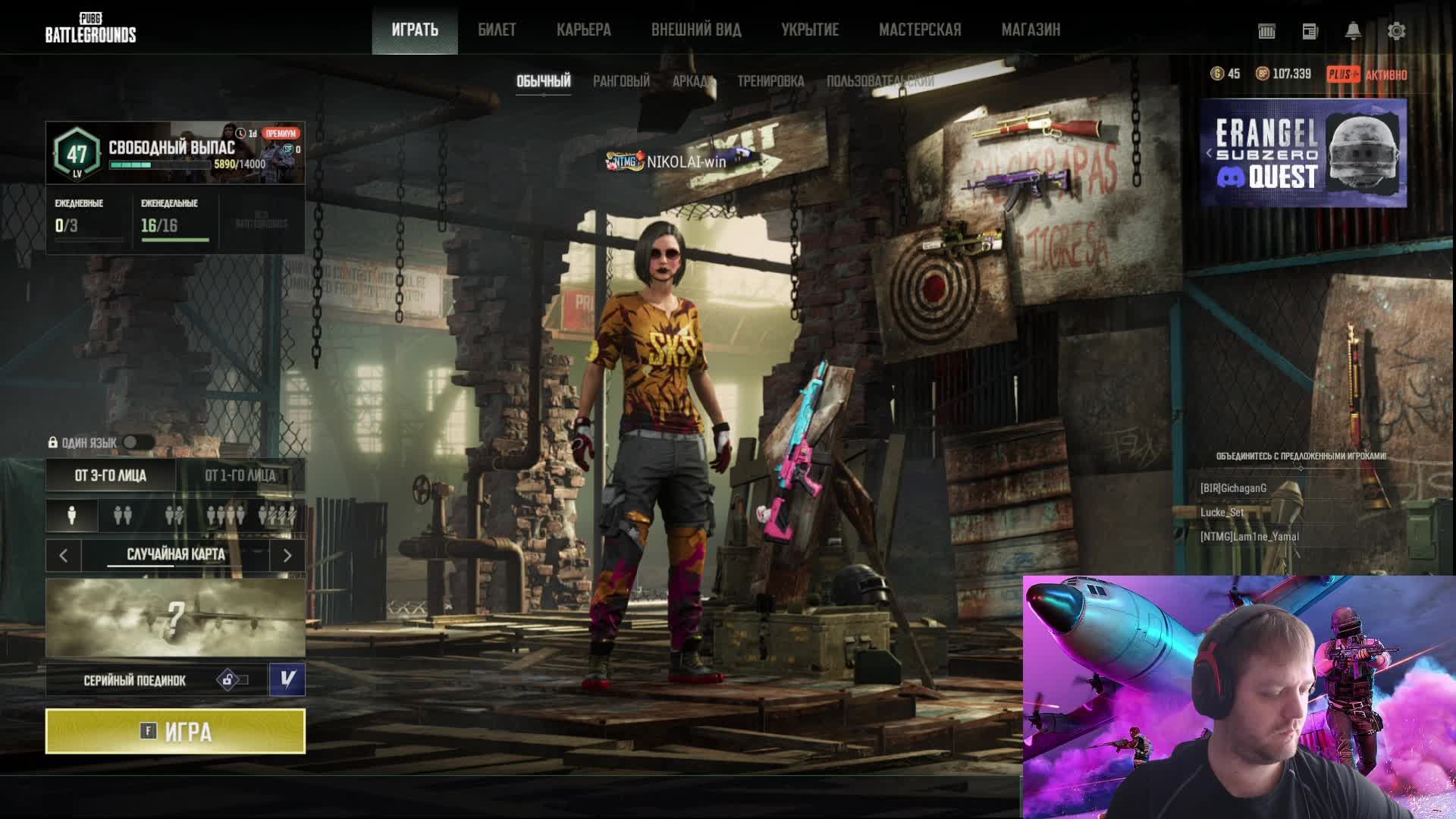This screenshot has width=1456, height=819.
Task: Open the Erangel Subzero Quest banner
Action: point(1304,153)
